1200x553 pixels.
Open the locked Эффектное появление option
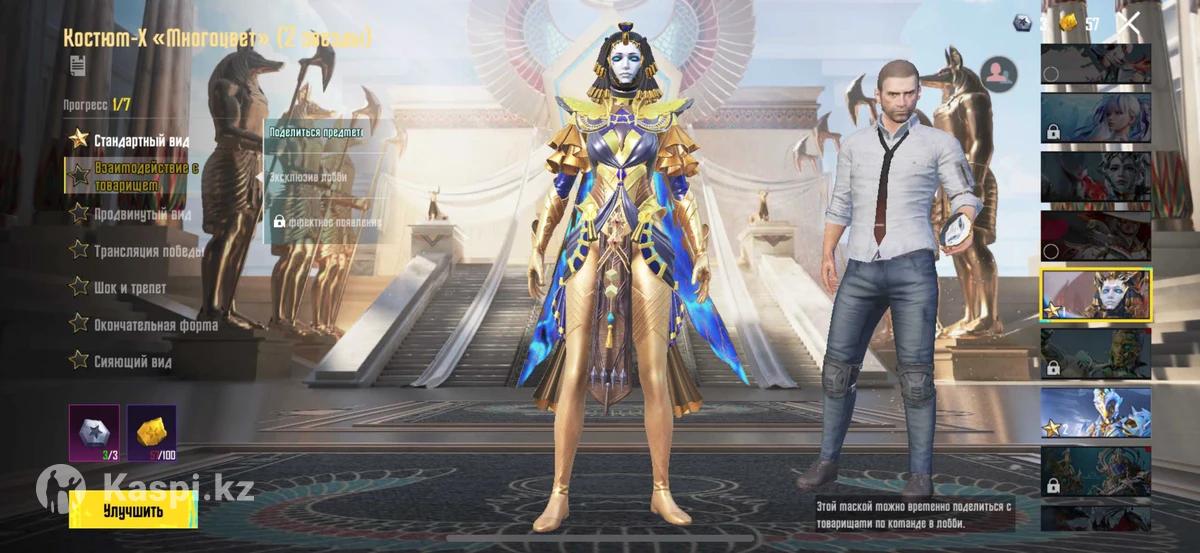point(326,222)
